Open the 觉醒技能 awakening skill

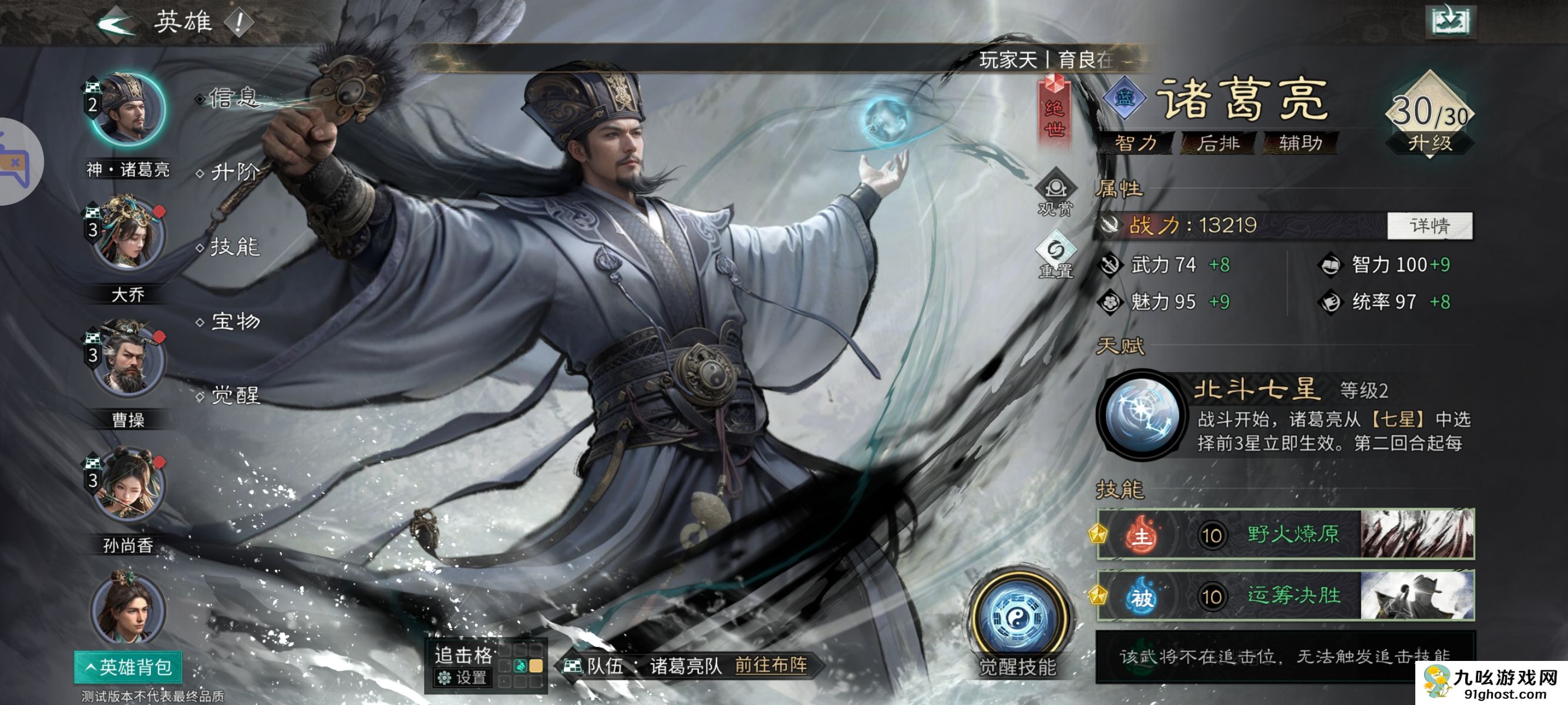(x=1017, y=621)
